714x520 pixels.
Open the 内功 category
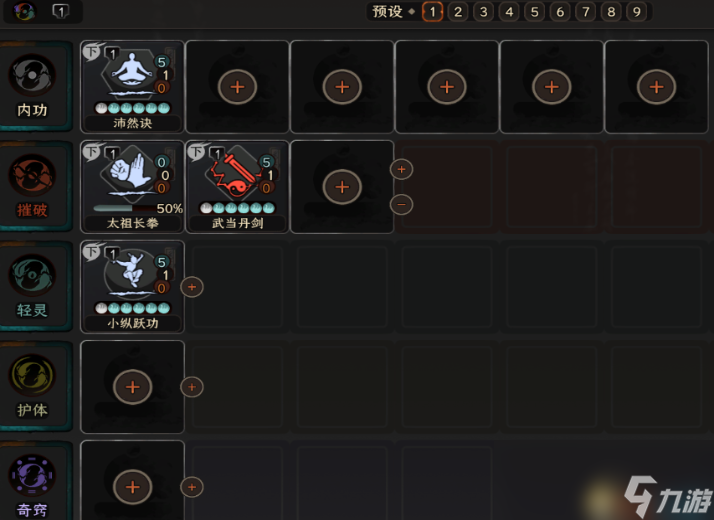pyautogui.click(x=32, y=85)
